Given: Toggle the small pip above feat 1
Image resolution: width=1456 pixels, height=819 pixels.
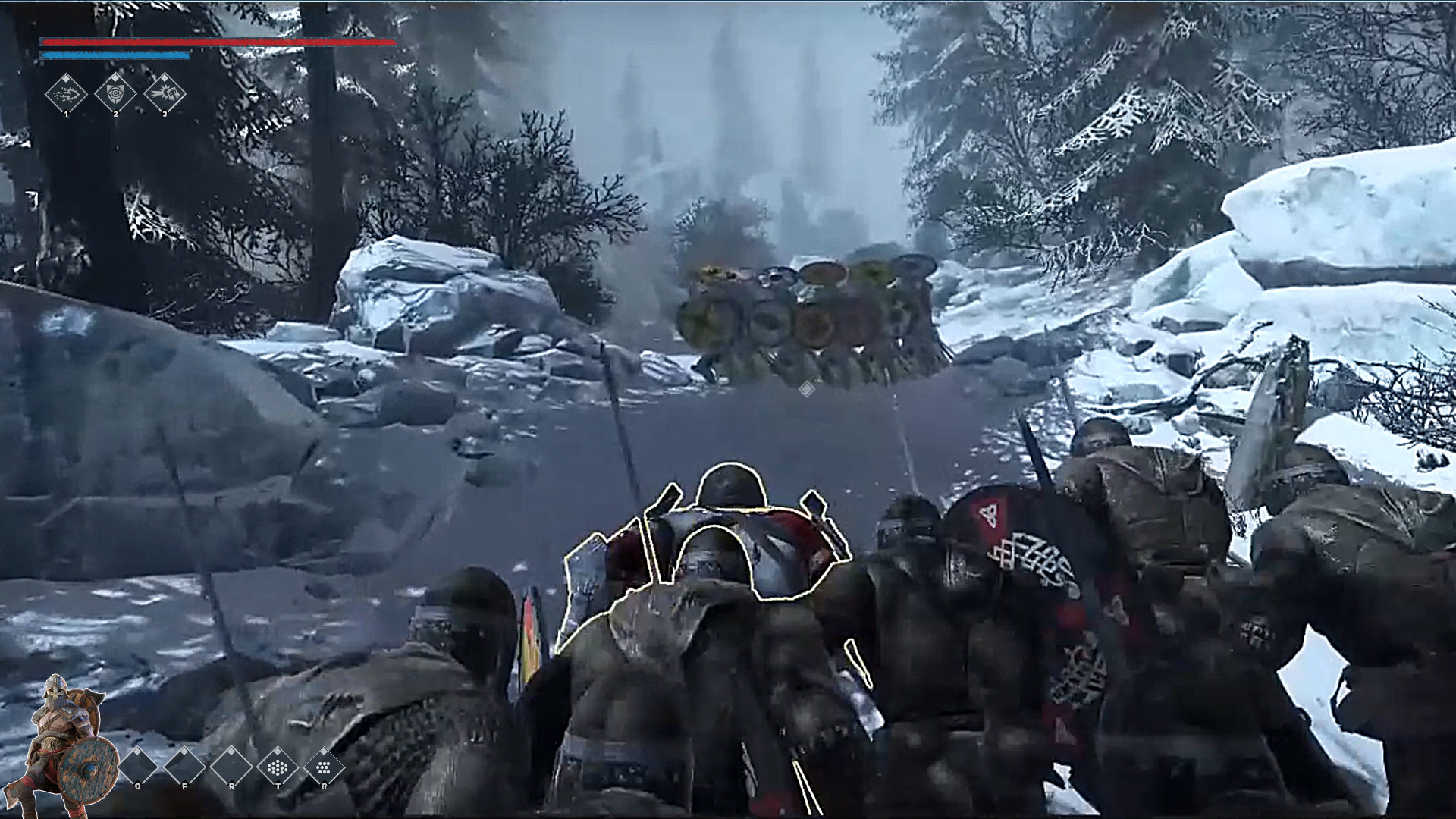Looking at the screenshot, I should (66, 79).
